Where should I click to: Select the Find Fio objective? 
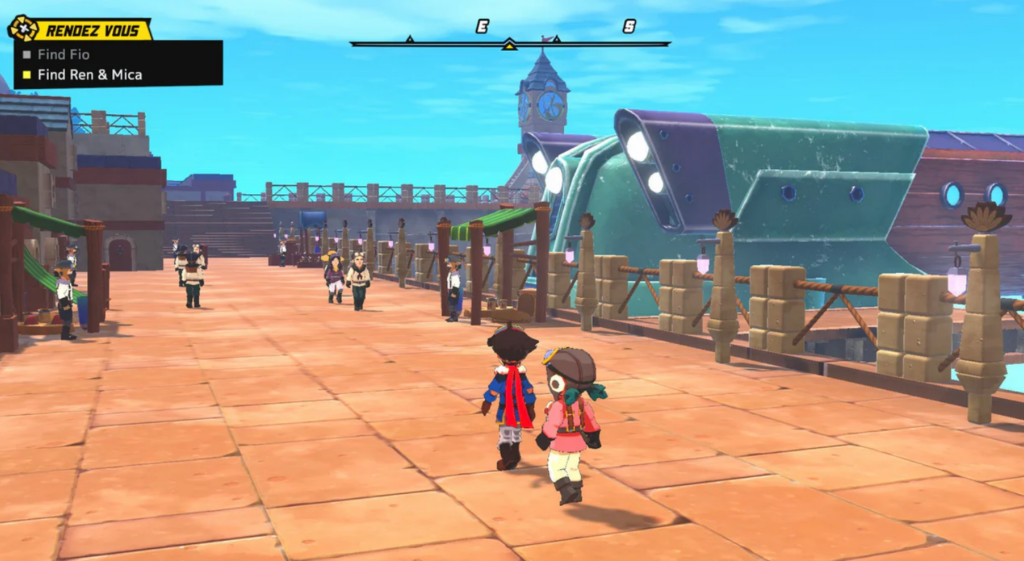coord(63,55)
